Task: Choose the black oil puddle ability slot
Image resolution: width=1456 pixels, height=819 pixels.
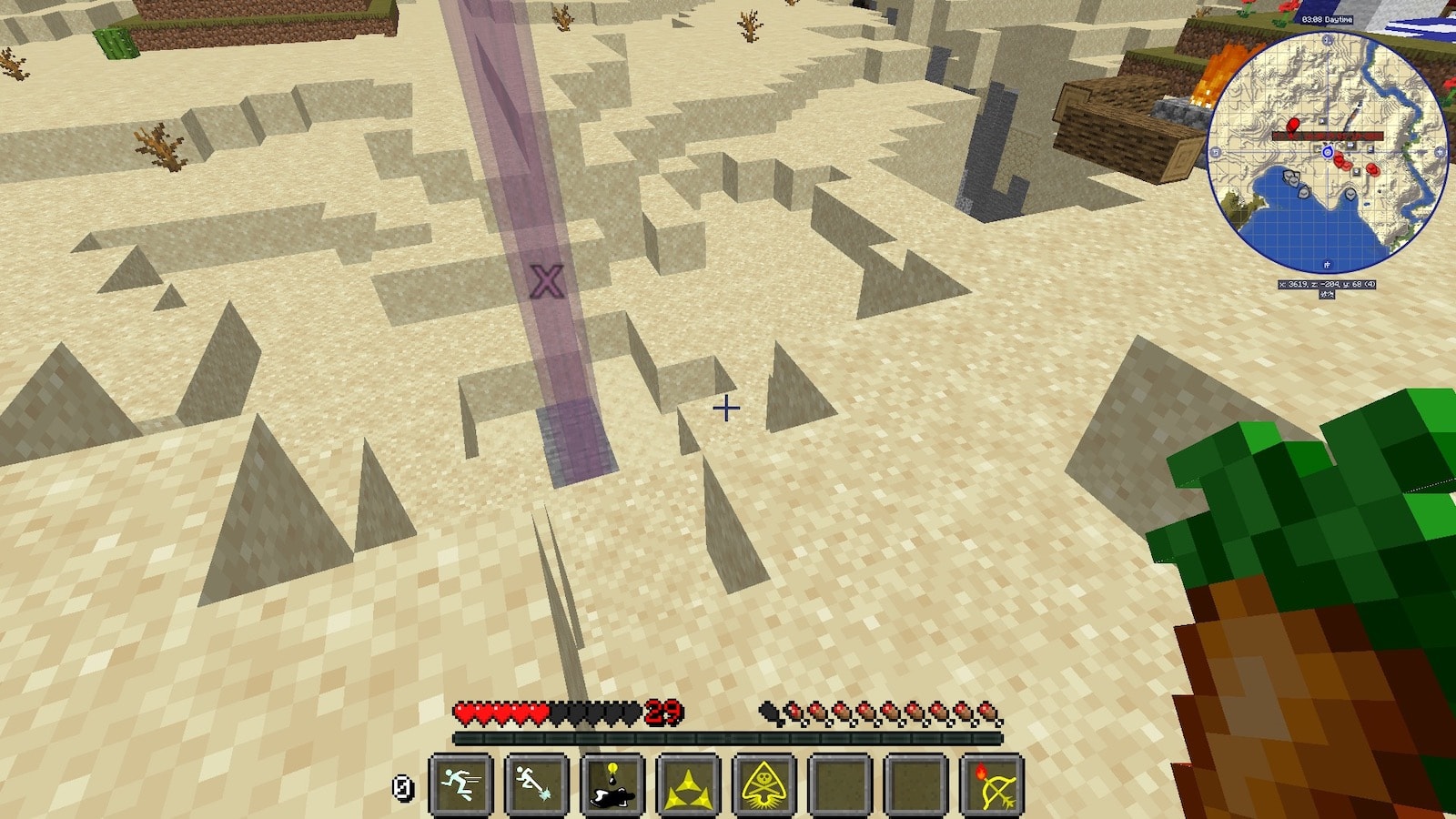Action: [x=612, y=784]
